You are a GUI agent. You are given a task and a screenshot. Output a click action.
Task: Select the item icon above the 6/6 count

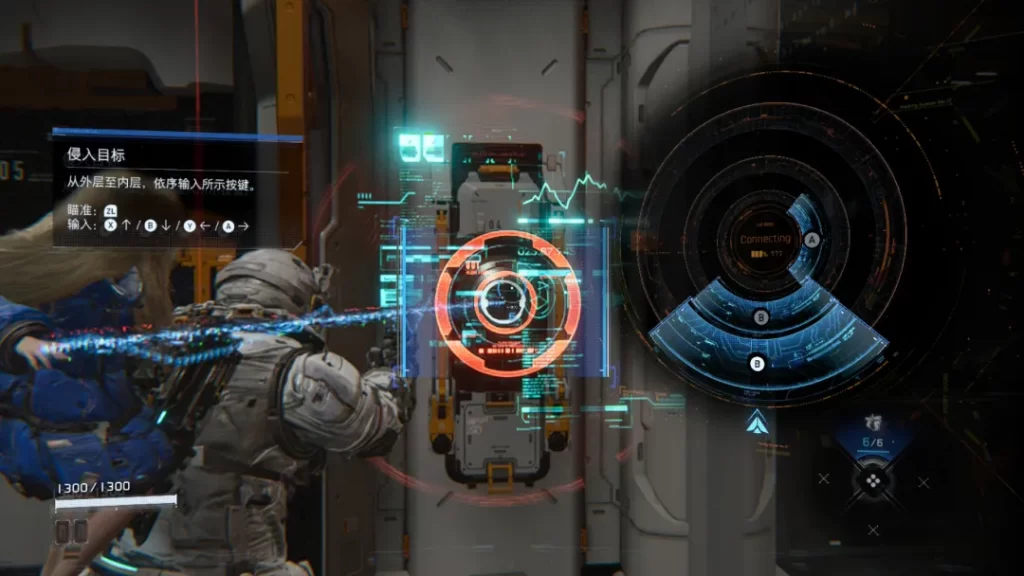873,422
